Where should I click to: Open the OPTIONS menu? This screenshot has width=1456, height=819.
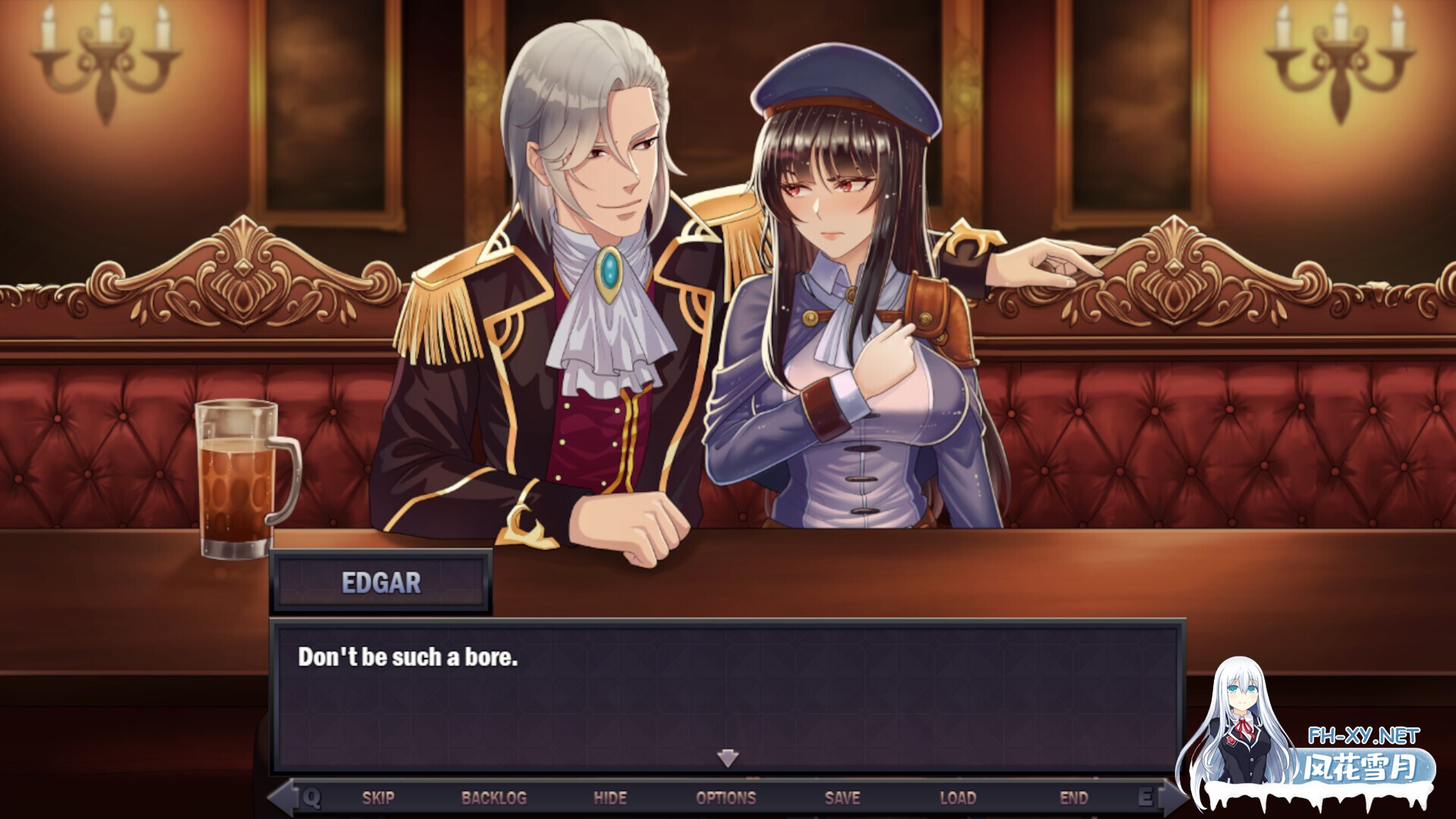click(x=726, y=797)
